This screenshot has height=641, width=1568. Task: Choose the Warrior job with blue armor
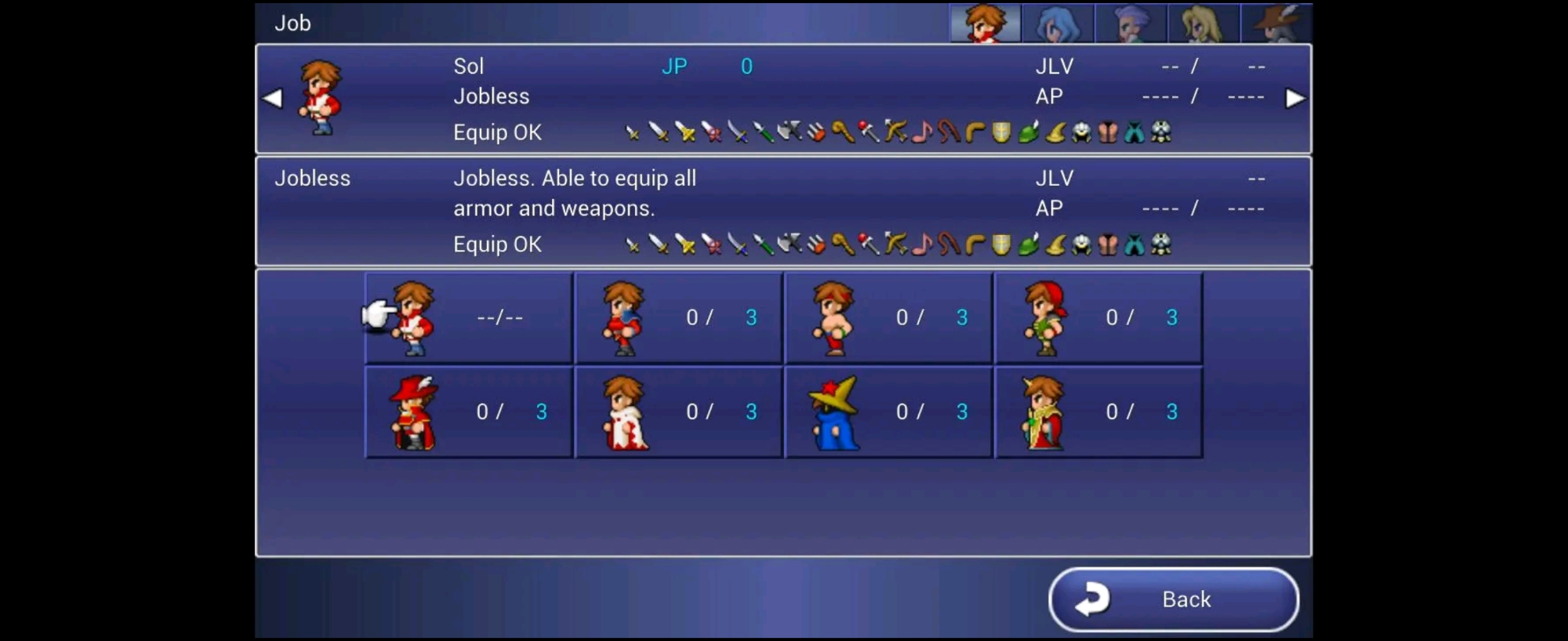click(678, 317)
